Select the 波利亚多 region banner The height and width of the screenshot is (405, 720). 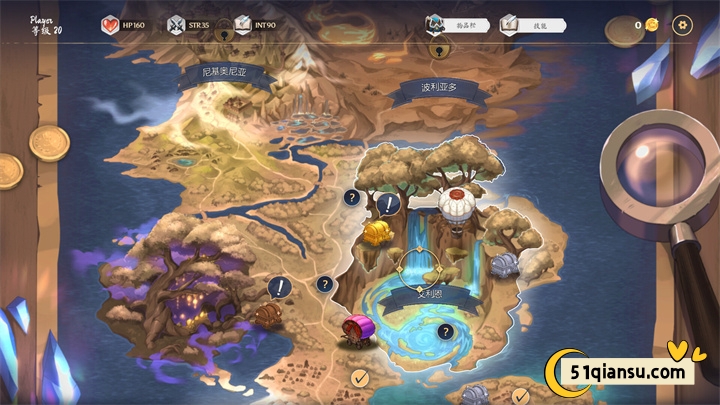click(439, 88)
